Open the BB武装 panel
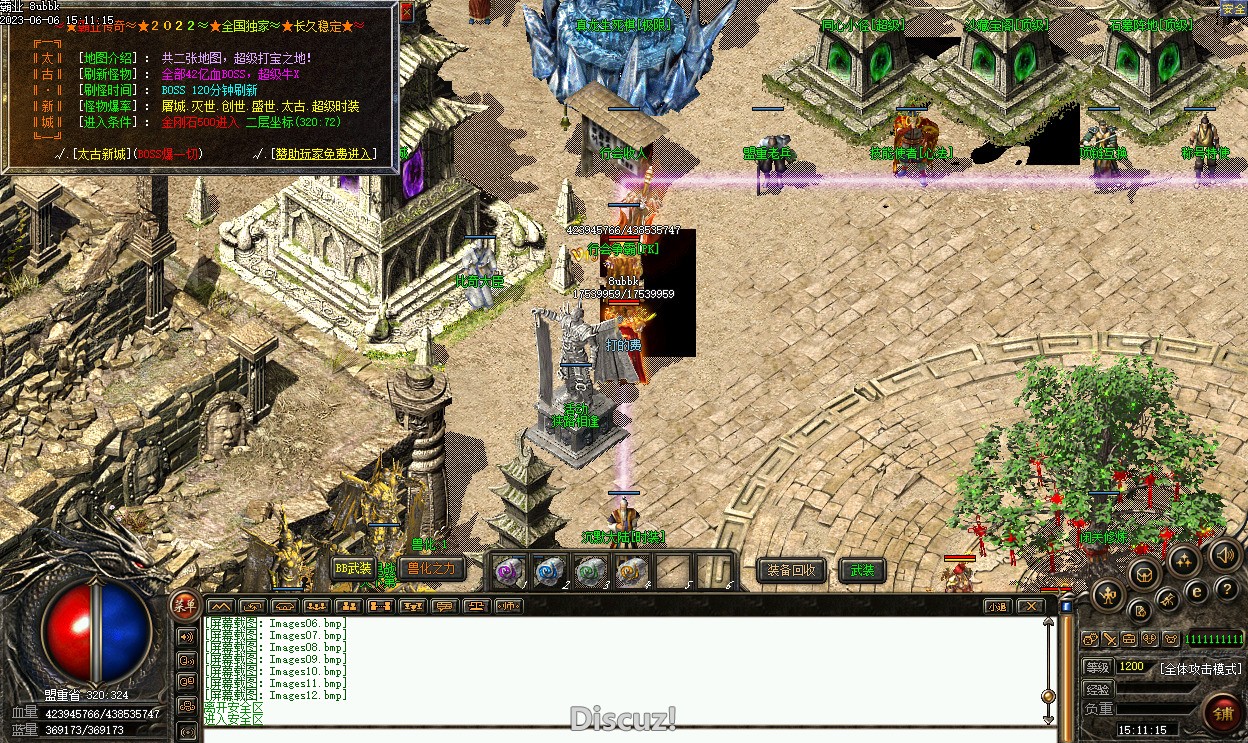 [x=353, y=569]
